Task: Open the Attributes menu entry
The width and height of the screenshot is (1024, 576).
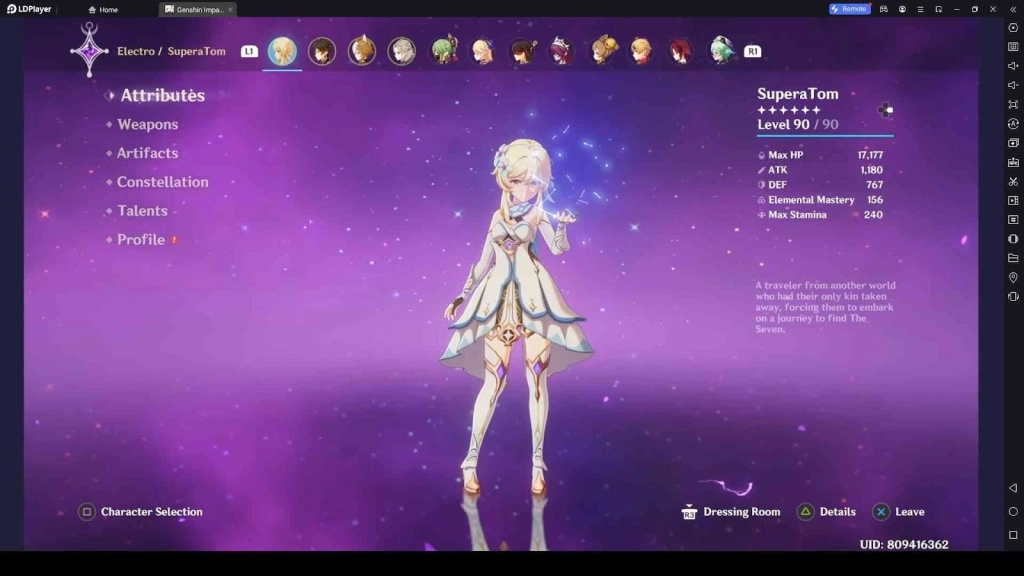Action: pyautogui.click(x=162, y=96)
